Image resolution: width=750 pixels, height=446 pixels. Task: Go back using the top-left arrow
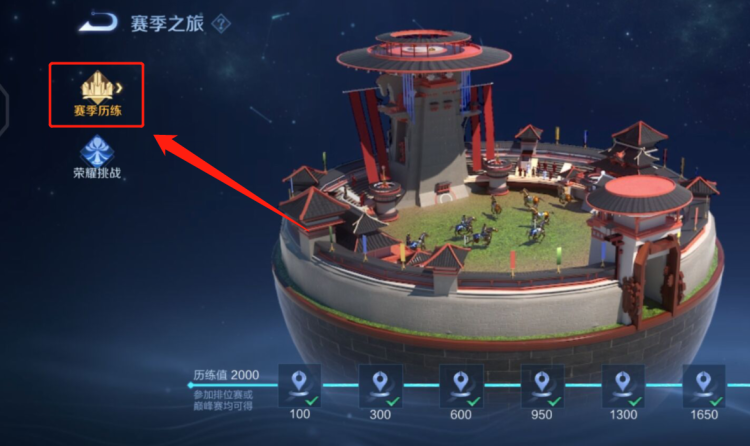click(x=98, y=22)
